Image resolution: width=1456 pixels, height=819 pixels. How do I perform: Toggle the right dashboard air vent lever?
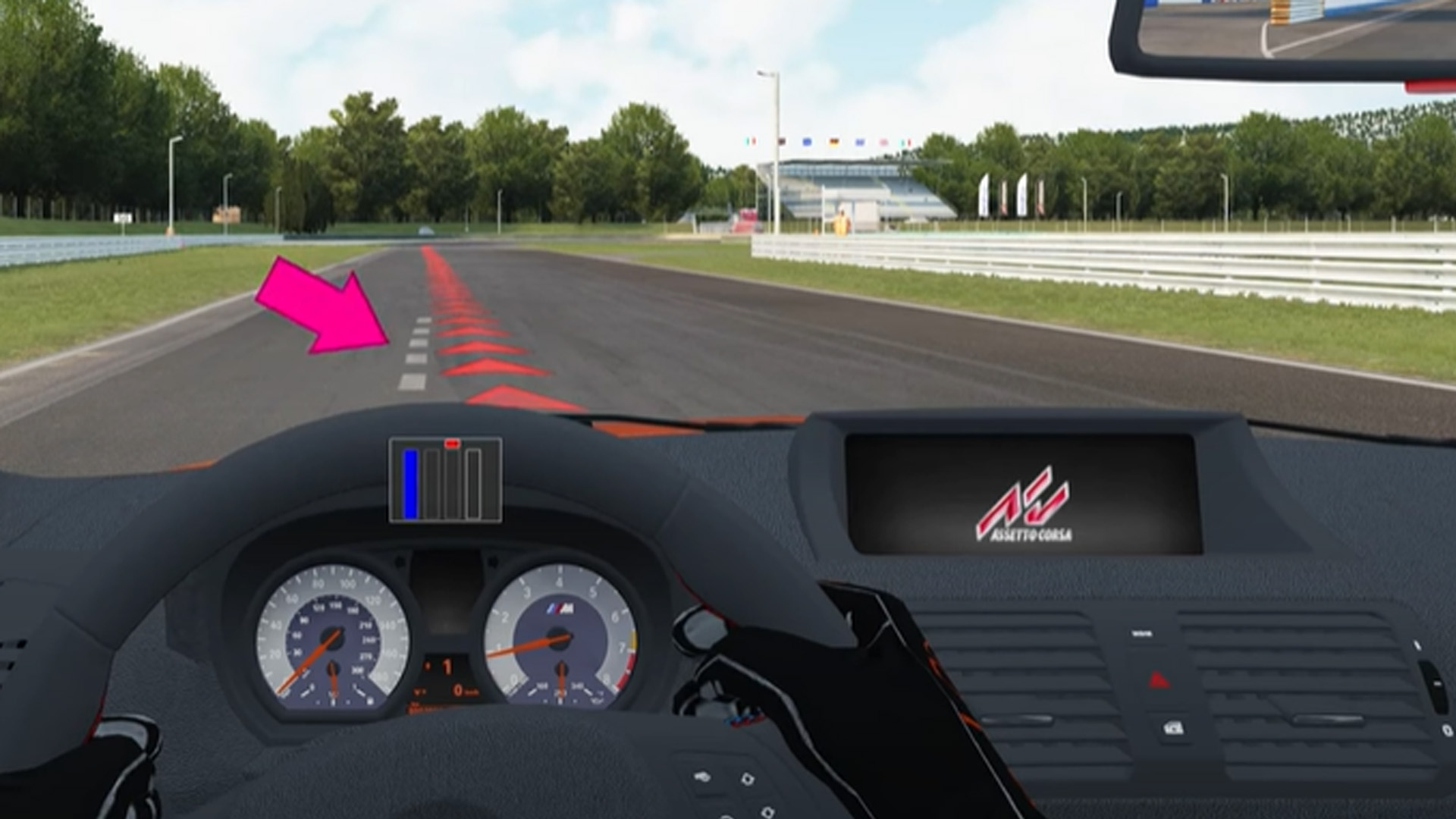[1327, 720]
